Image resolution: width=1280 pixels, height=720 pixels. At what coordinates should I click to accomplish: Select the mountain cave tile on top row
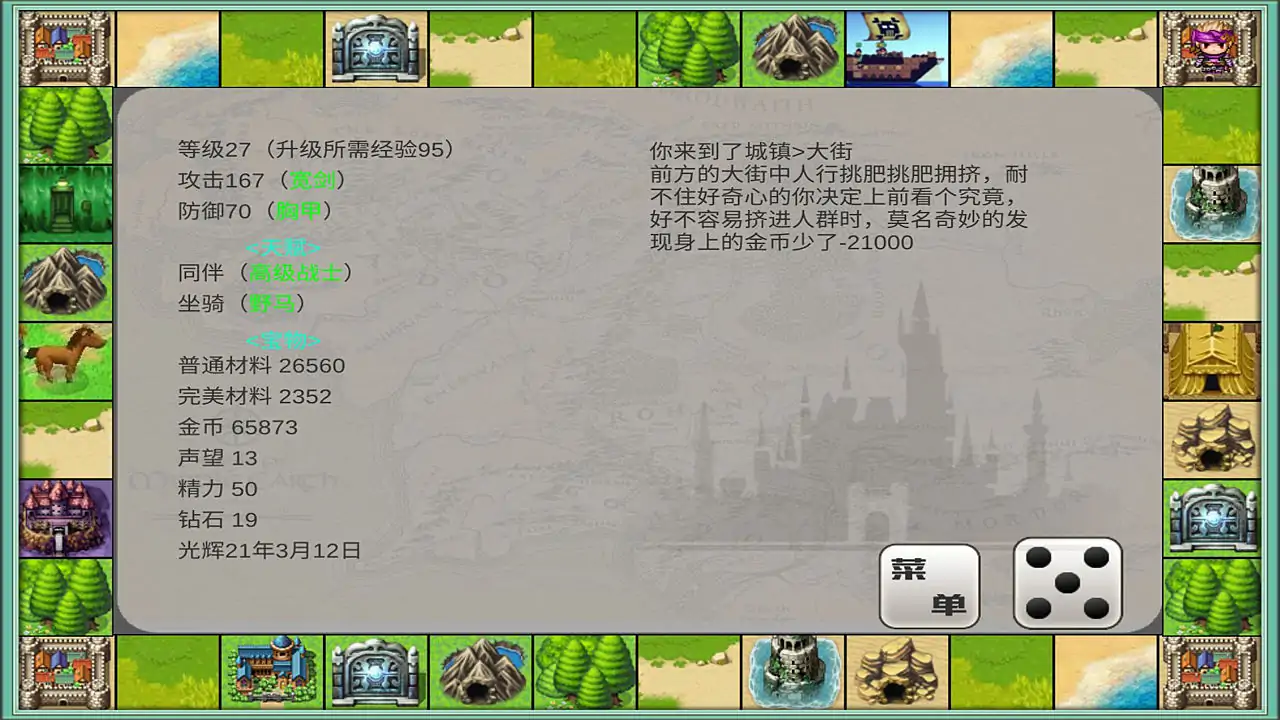792,47
